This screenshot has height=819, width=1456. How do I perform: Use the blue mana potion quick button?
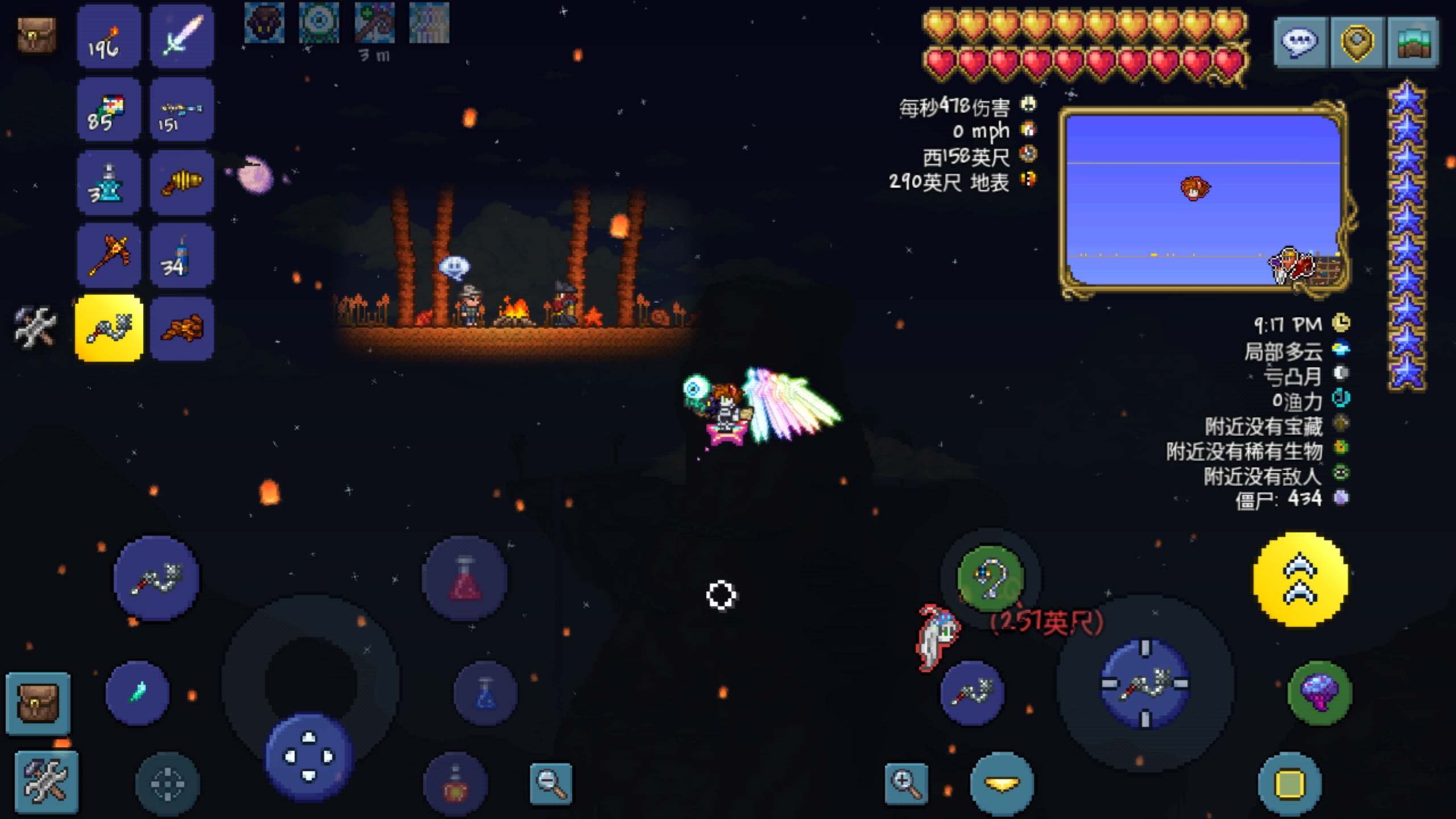click(485, 693)
